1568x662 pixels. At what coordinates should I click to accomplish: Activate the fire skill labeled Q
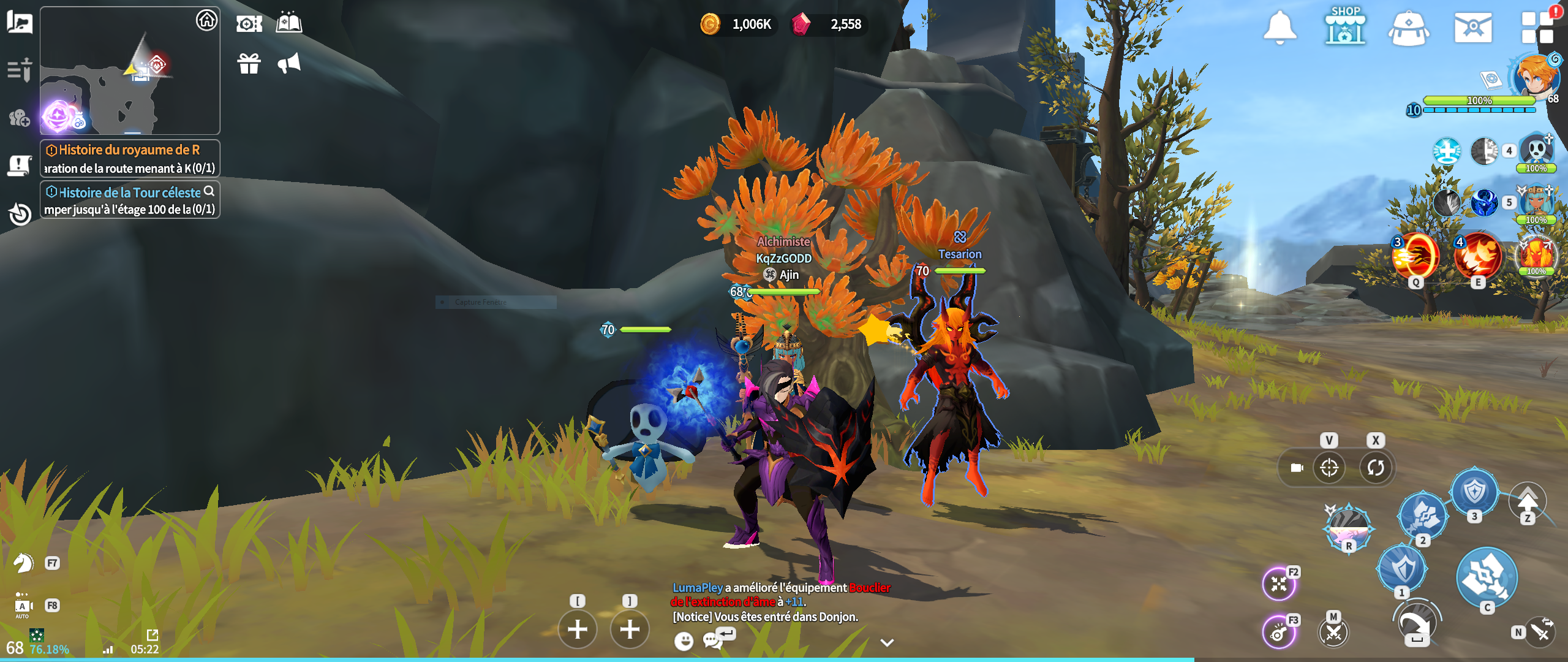(x=1415, y=256)
